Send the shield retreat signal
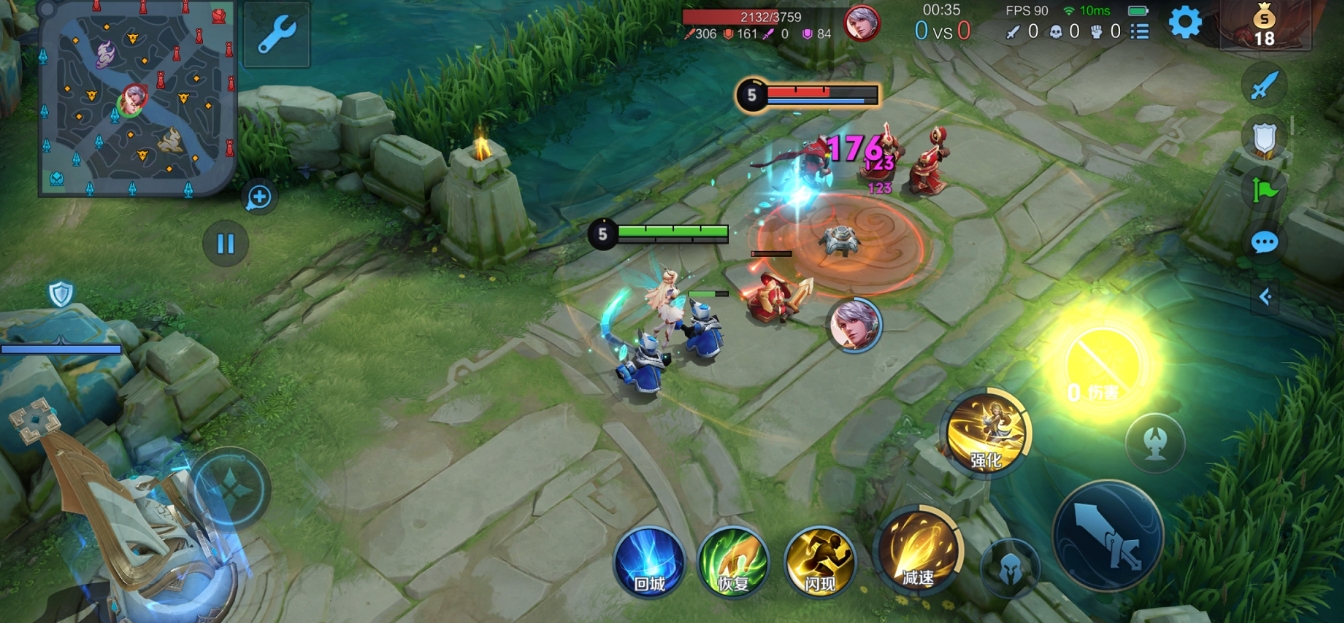The image size is (1344, 623). (1264, 137)
